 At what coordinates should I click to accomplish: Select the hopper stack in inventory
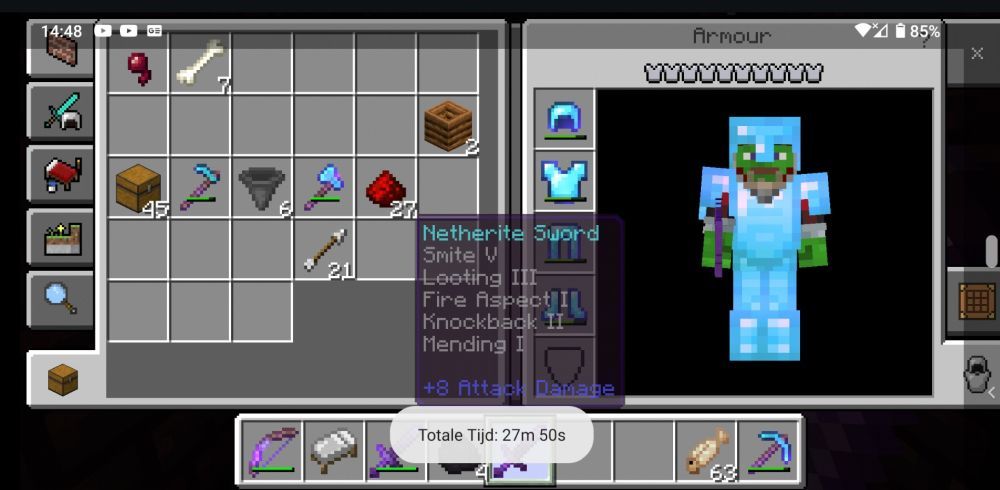coord(262,188)
